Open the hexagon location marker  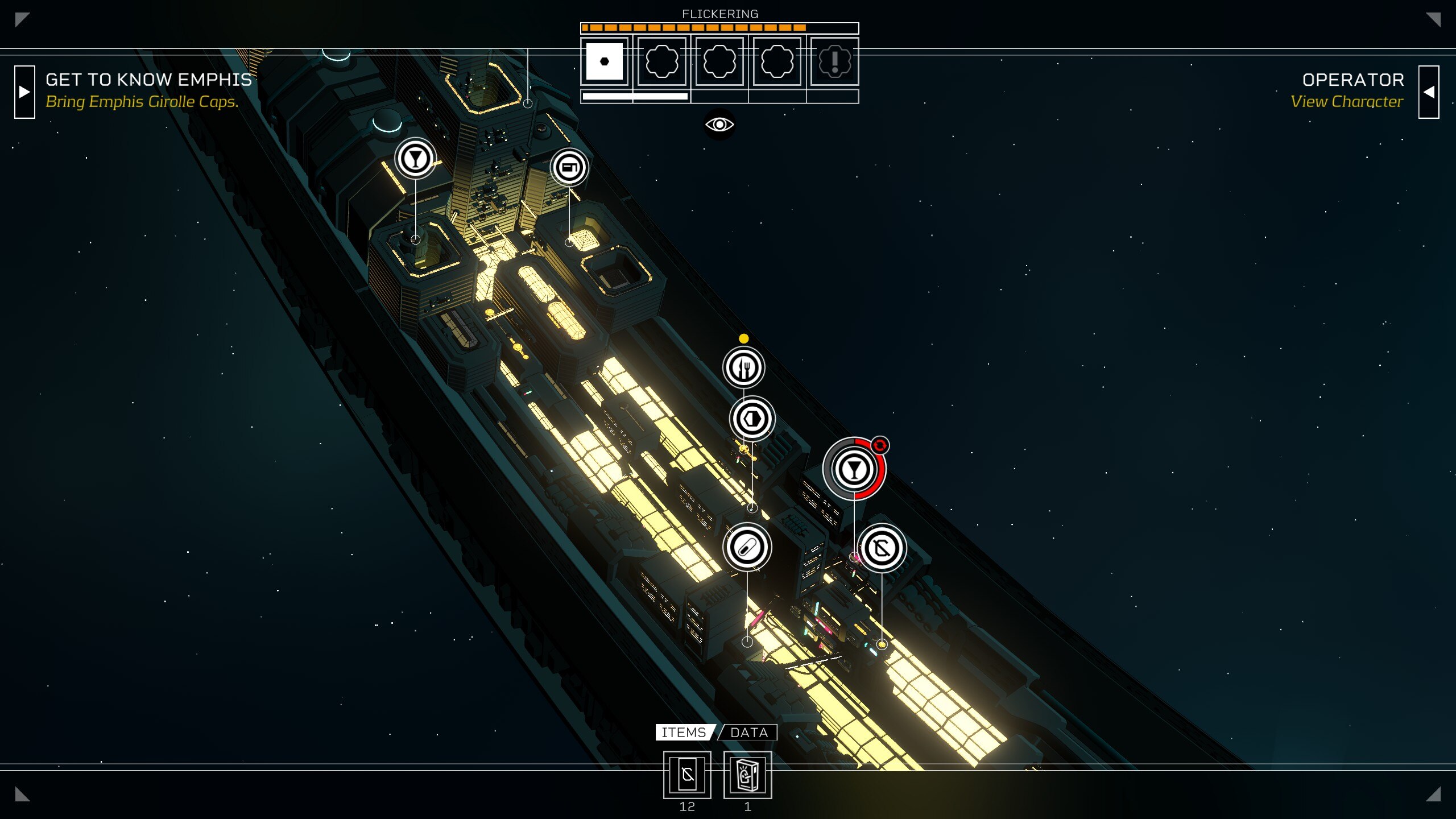[752, 419]
